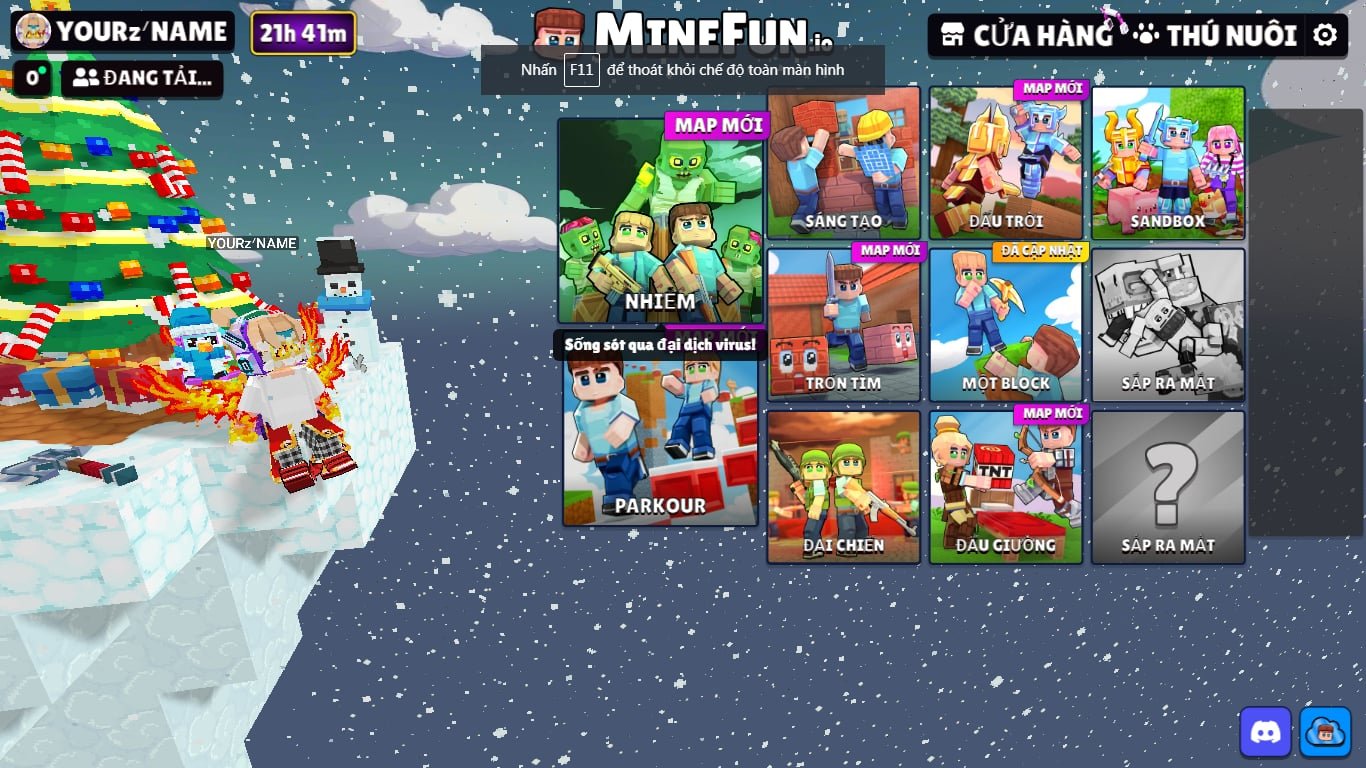Open the Thú Nuôi pets menu
The width and height of the screenshot is (1366, 768).
click(1215, 36)
